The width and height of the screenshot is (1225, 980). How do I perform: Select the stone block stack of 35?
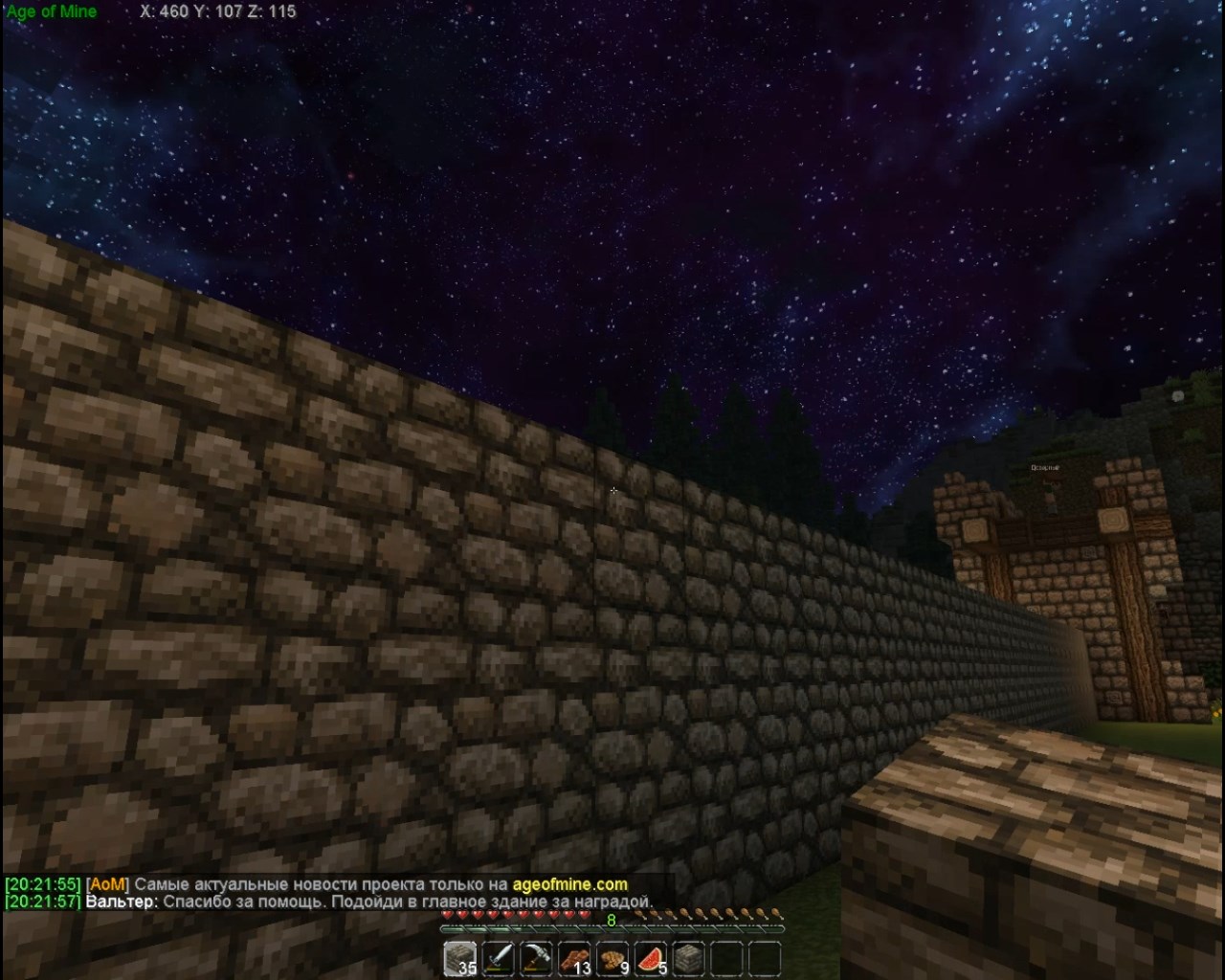[x=460, y=958]
